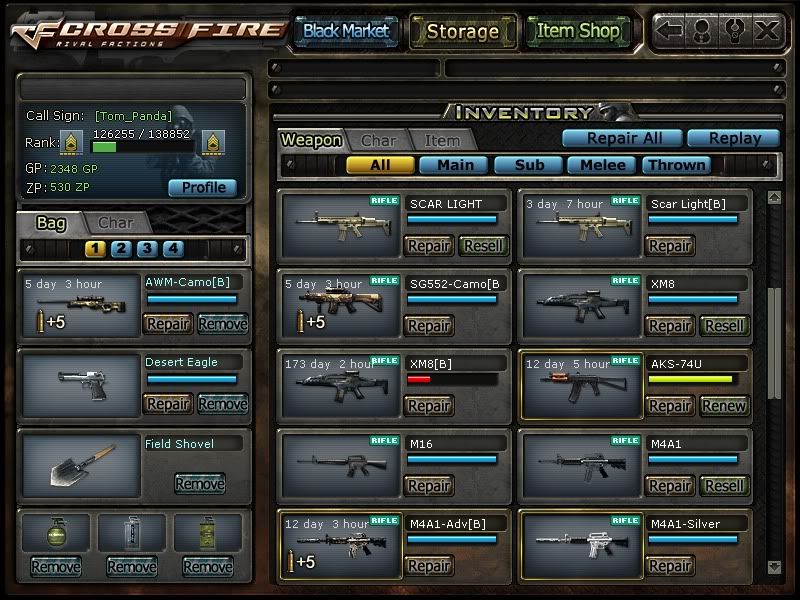Repair the Desert Eagle pistol
This screenshot has width=800, height=600.
click(168, 404)
